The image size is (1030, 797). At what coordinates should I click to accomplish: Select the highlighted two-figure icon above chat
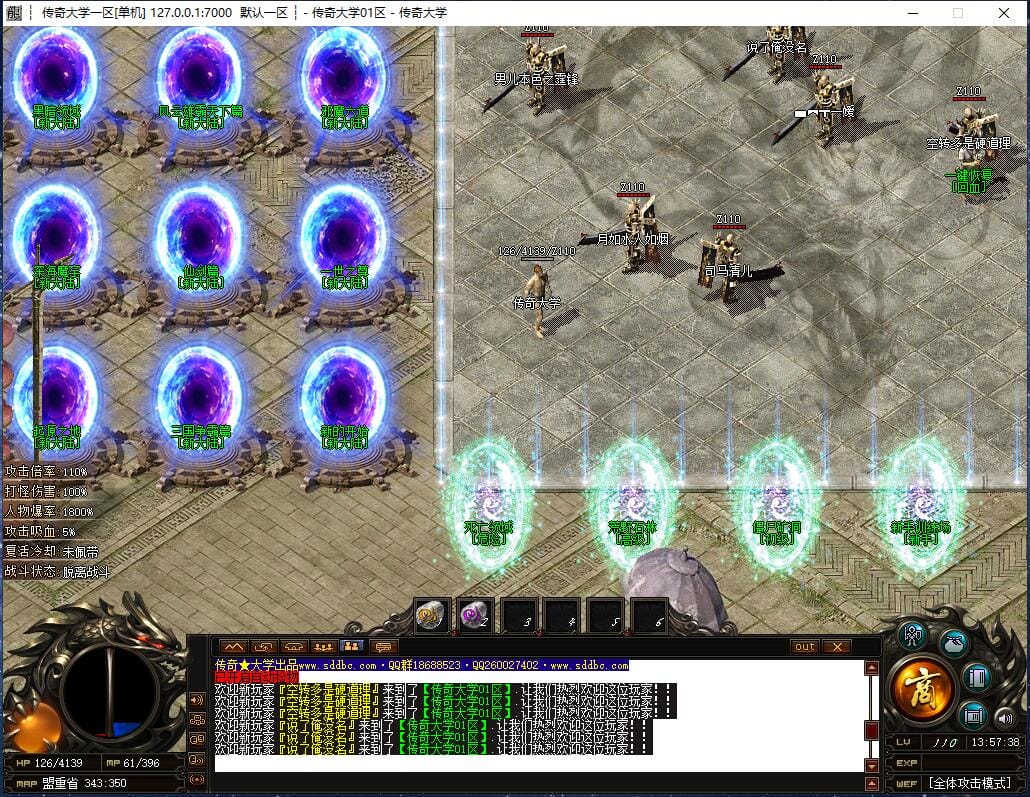351,647
